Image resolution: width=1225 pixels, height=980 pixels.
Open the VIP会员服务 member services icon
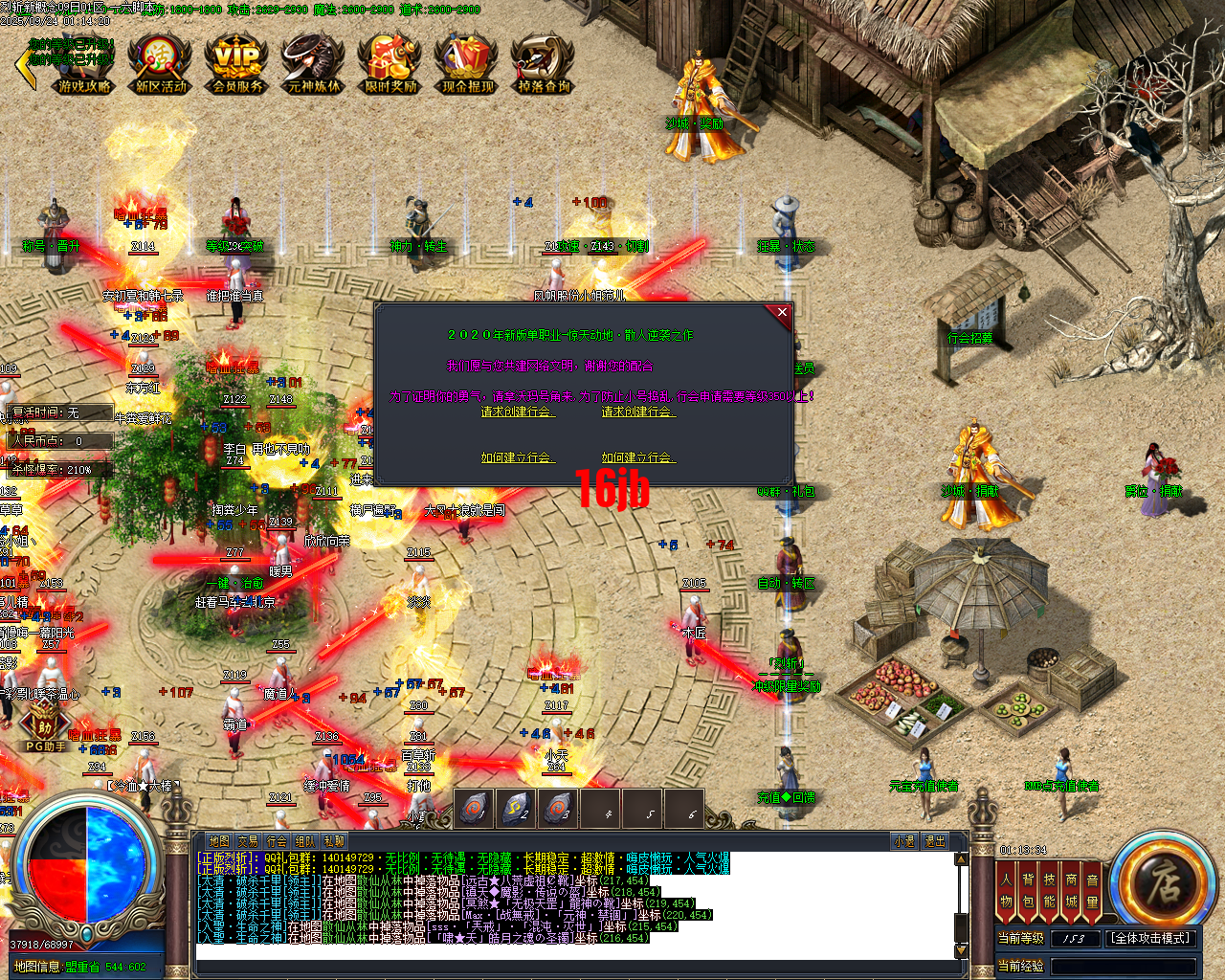[234, 63]
